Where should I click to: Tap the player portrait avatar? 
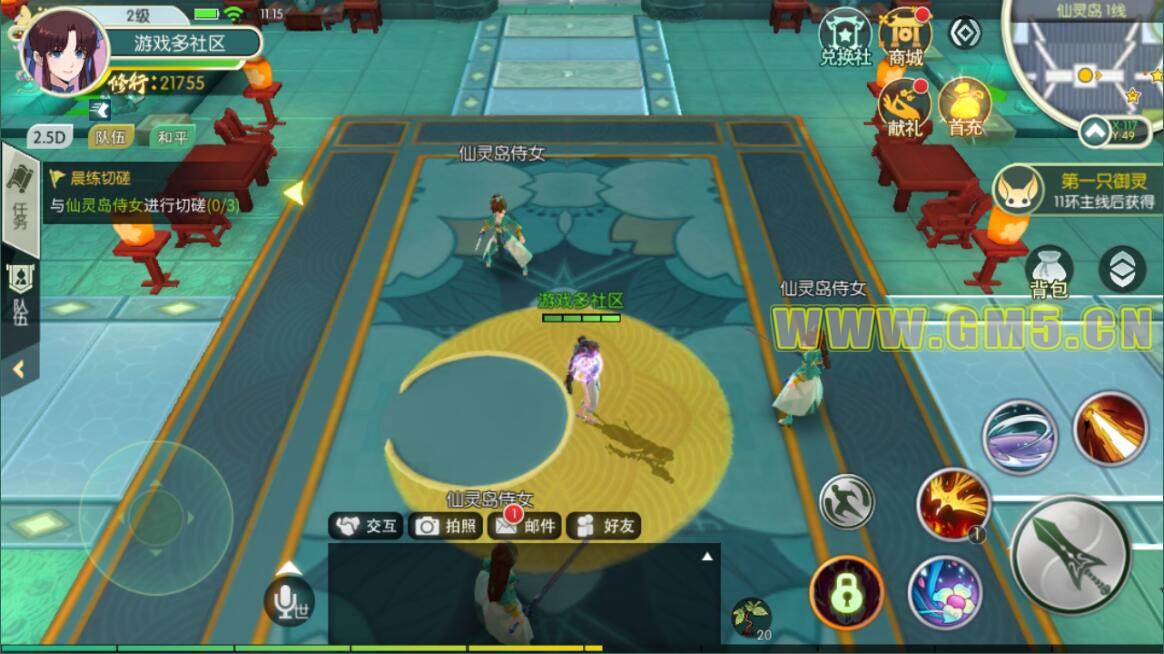[63, 52]
